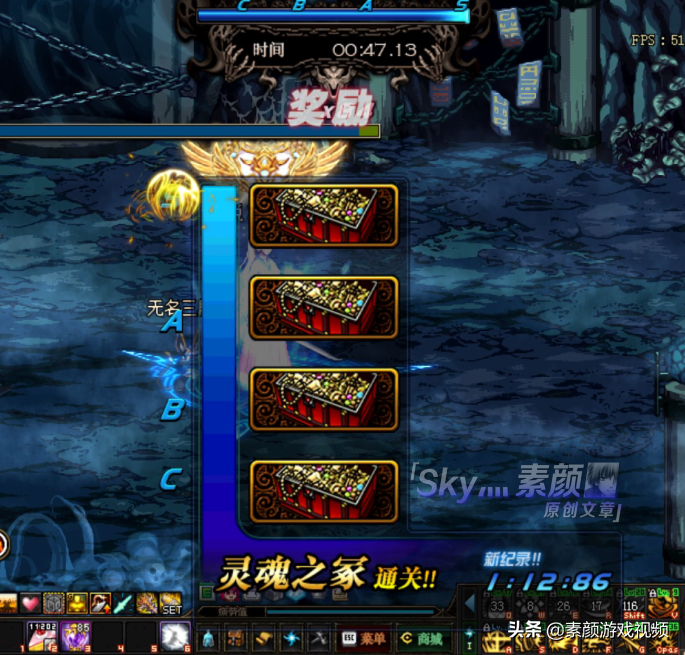
Task: Select the golden figure buff icon
Action: tap(77, 604)
